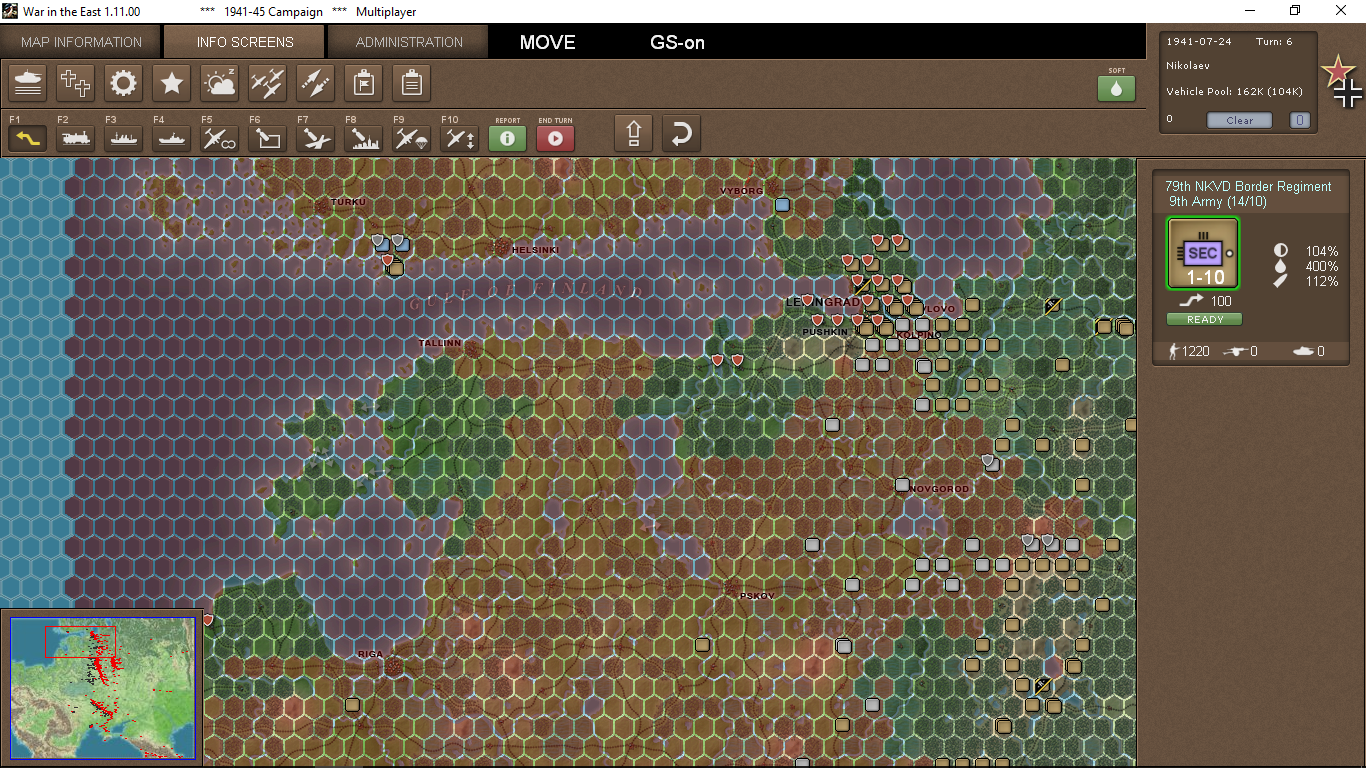Toggle the SOFT factors droplet

[1116, 88]
